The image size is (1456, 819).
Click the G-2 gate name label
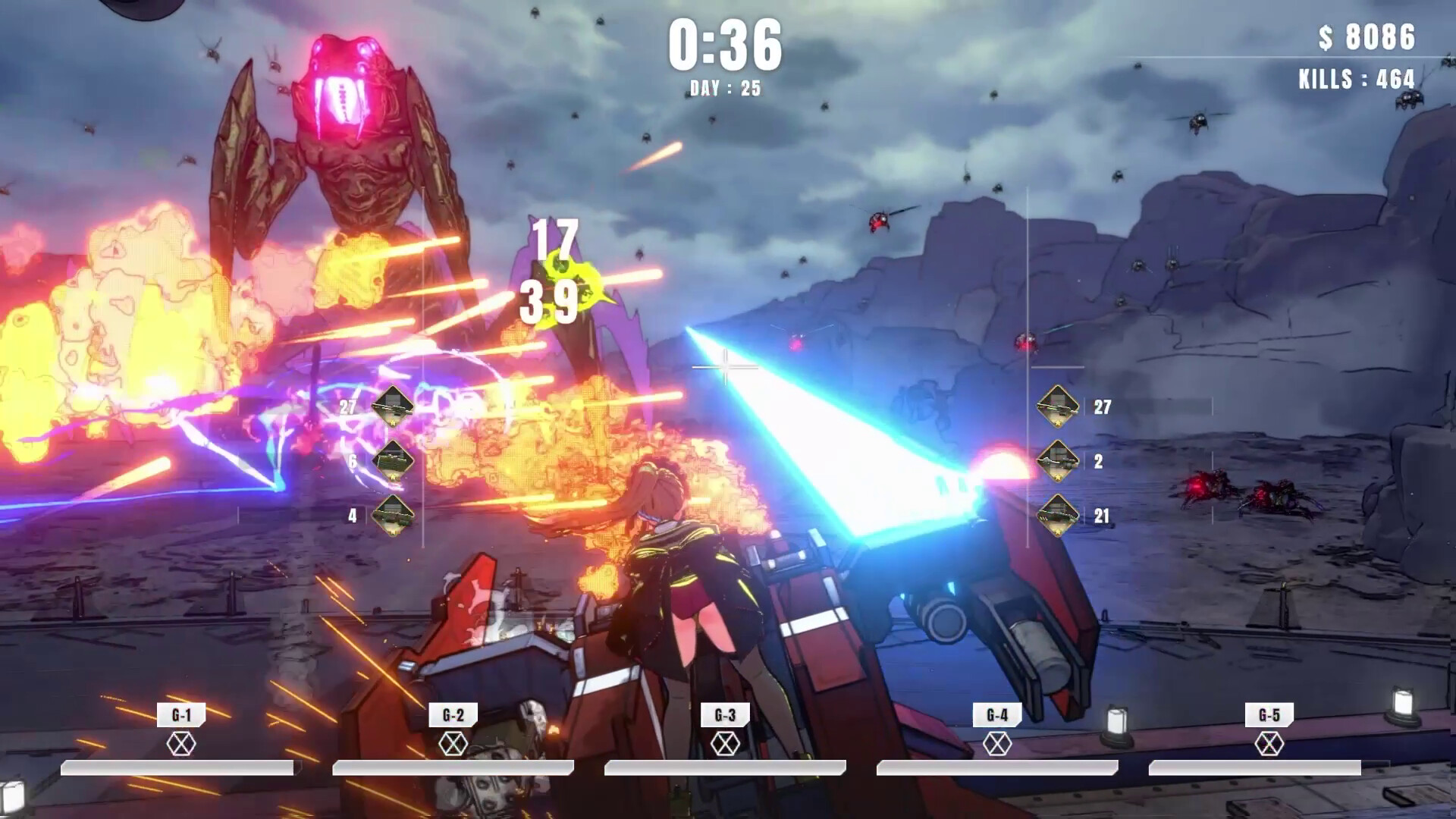[x=453, y=713]
